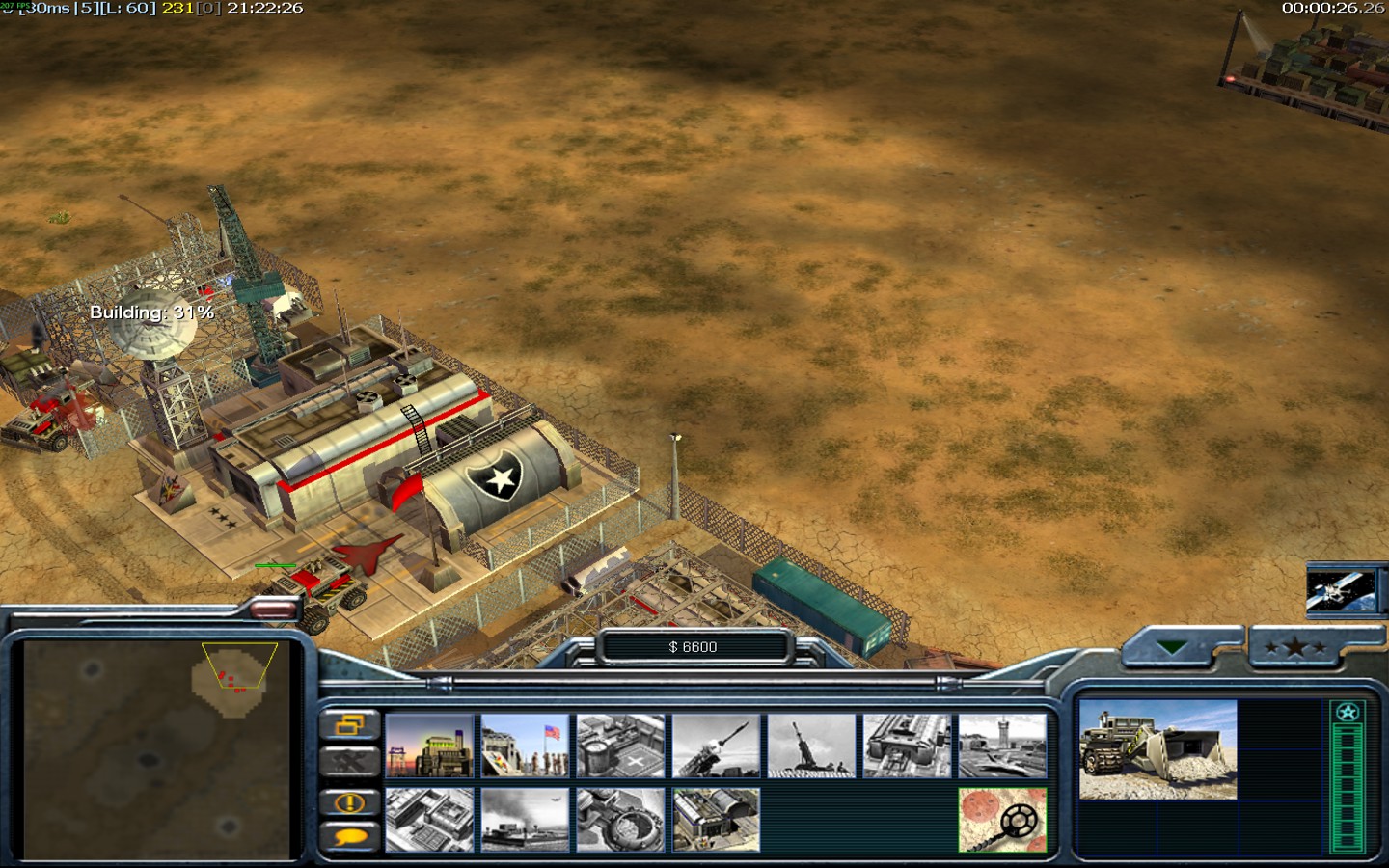Screen dimensions: 1389x868
Task: Select the Supply Center build icon
Action: pyautogui.click(x=620, y=746)
